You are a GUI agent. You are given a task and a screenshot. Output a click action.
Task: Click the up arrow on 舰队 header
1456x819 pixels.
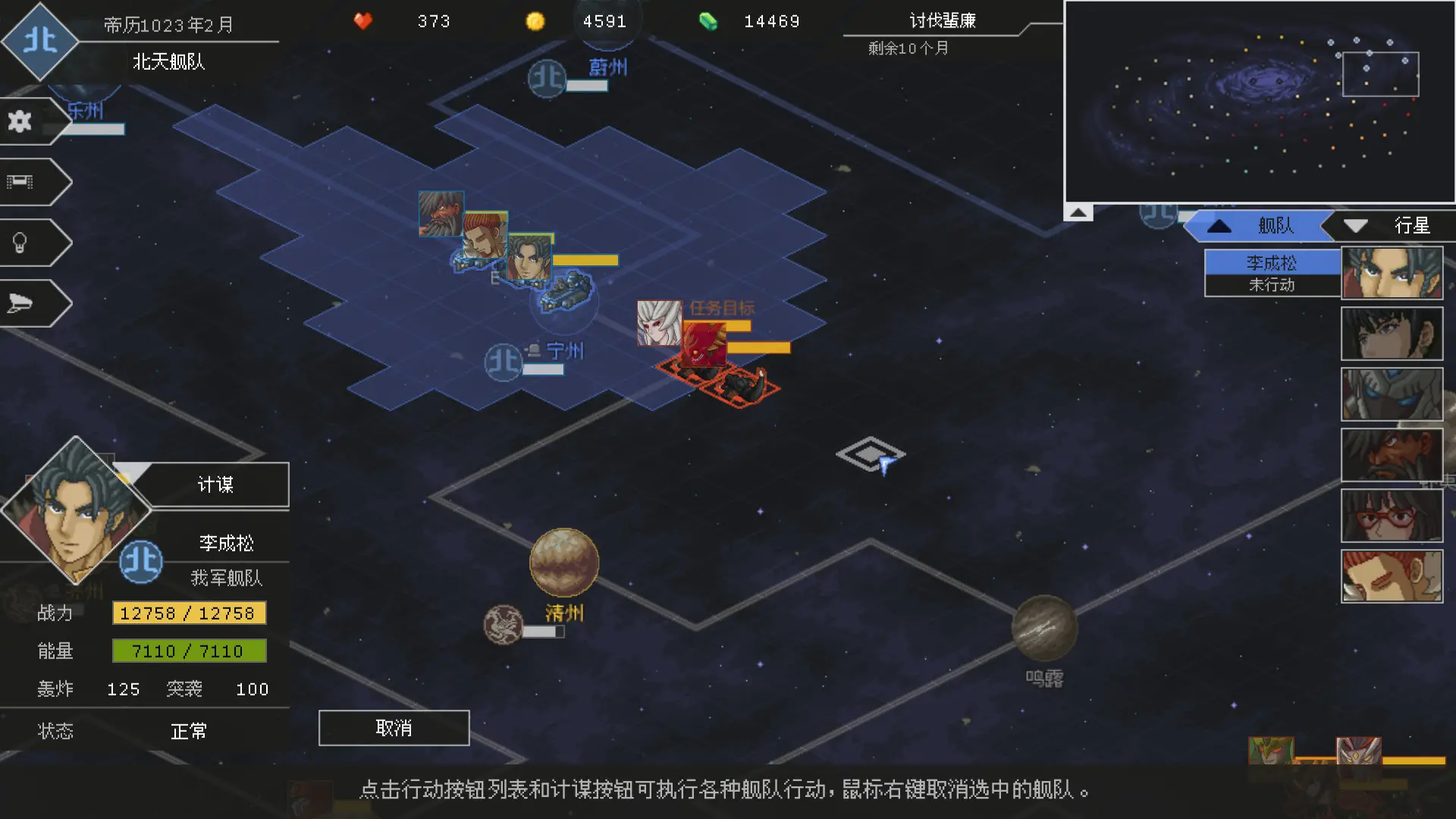[1219, 225]
